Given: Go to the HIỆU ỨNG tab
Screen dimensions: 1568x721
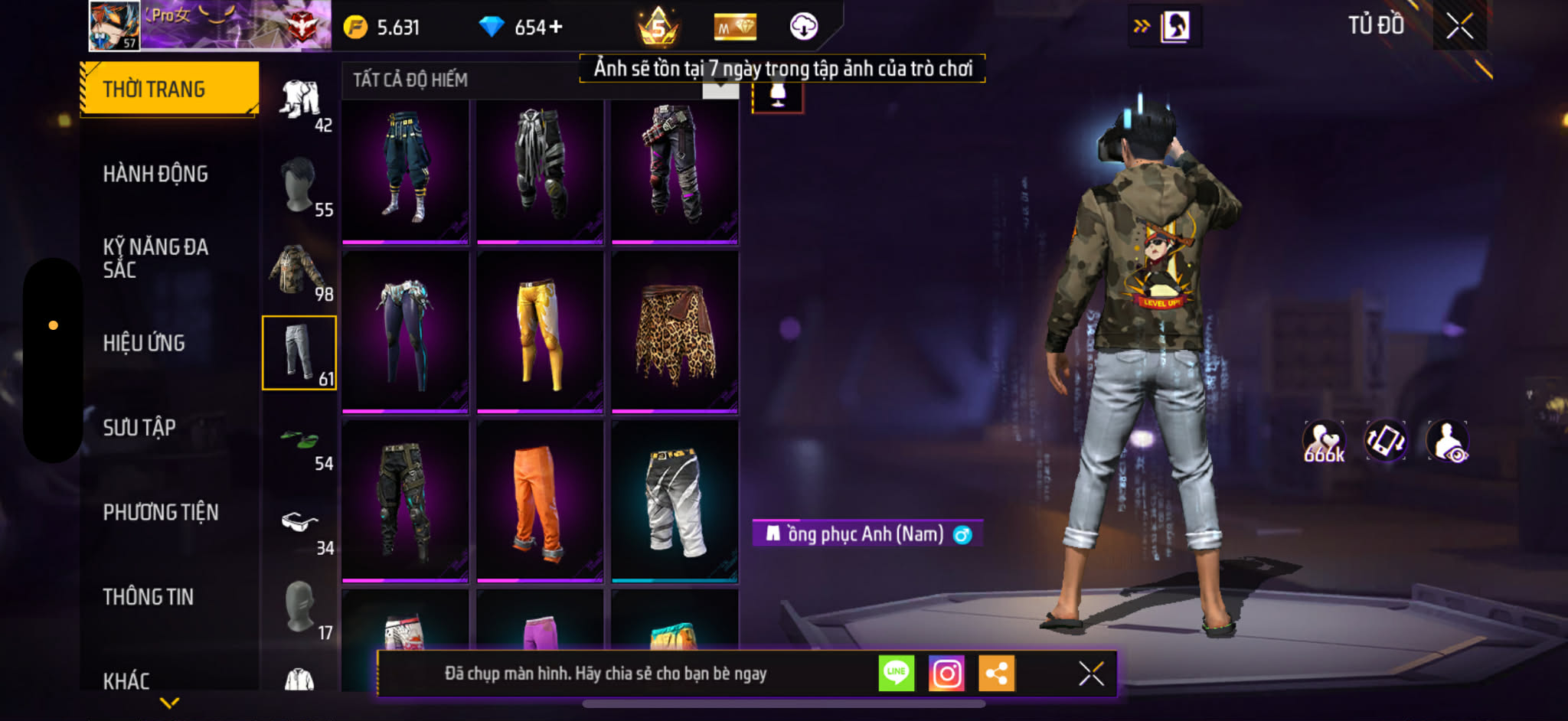Looking at the screenshot, I should (x=144, y=343).
